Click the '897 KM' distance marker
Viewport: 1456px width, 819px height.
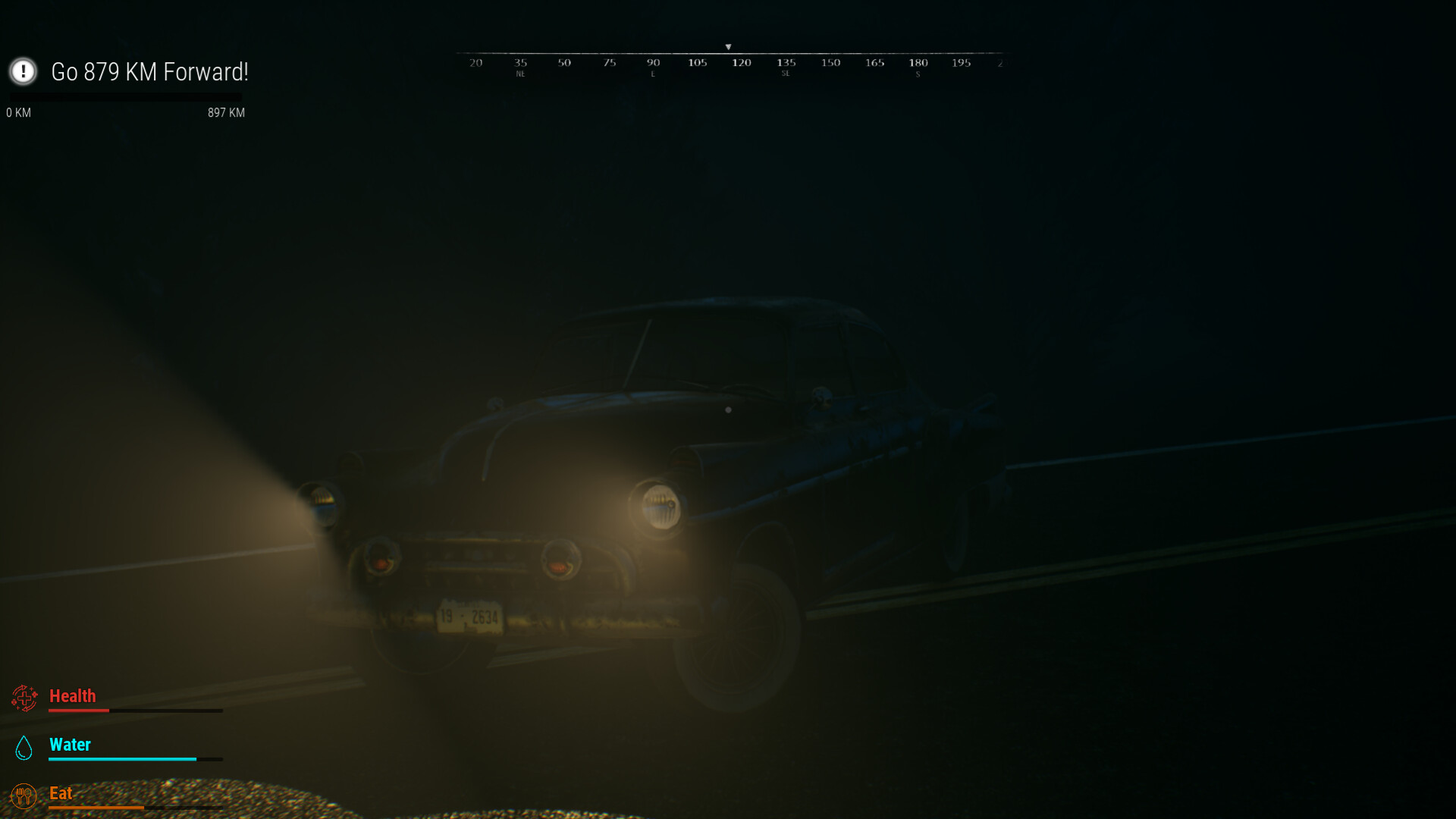pos(226,112)
